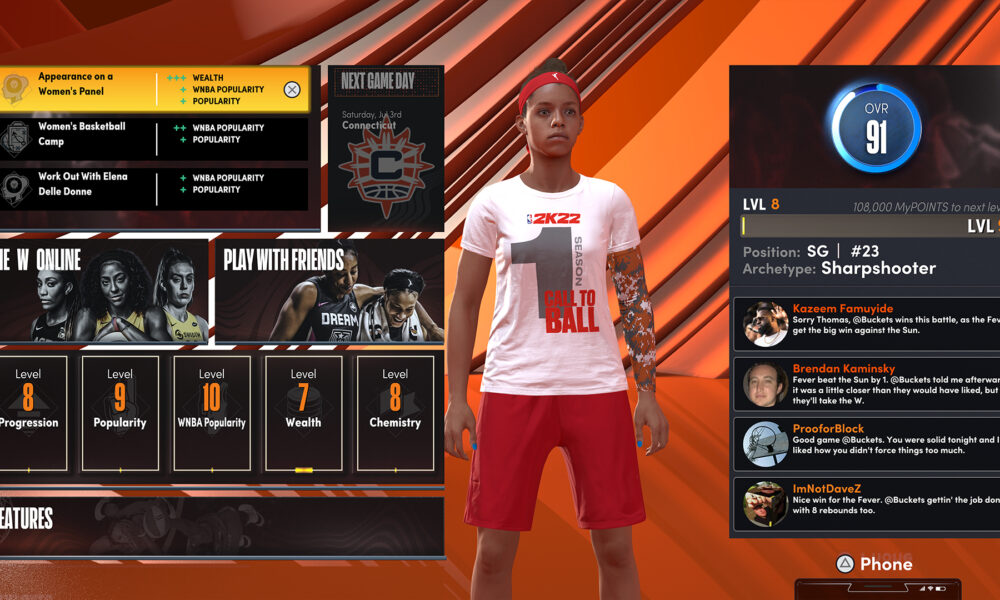This screenshot has width=1000, height=600.
Task: Show the Level 10 WNBA Popularity card
Action: pos(211,412)
